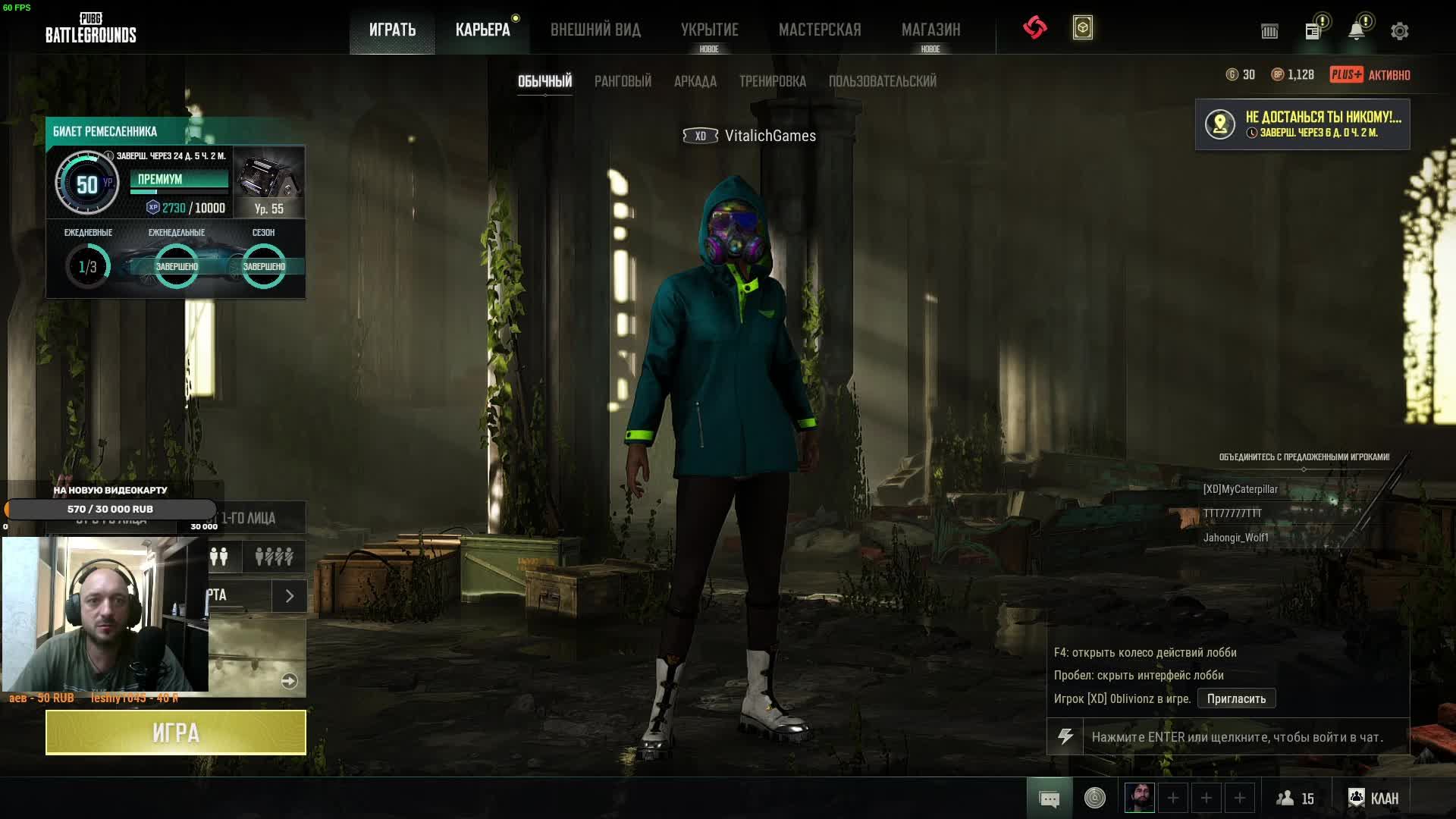
Task: Toggle the chat bubble icon
Action: [1050, 799]
